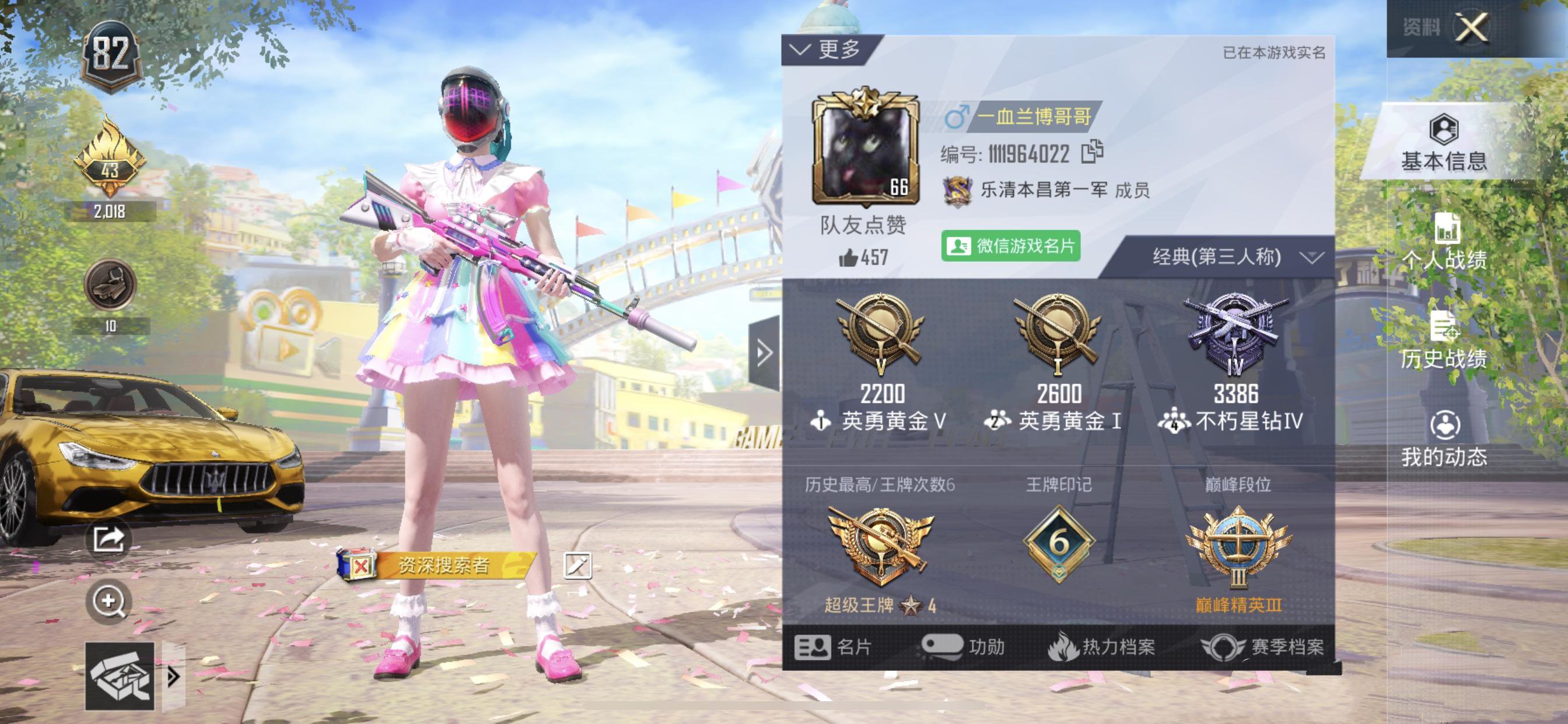
Task: Click the black cat player avatar
Action: [865, 149]
